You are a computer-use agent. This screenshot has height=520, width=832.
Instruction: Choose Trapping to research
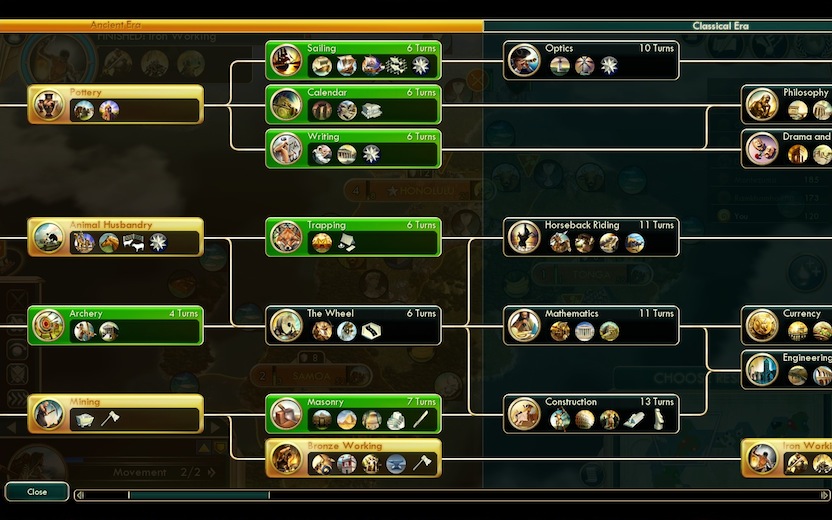[x=353, y=237]
